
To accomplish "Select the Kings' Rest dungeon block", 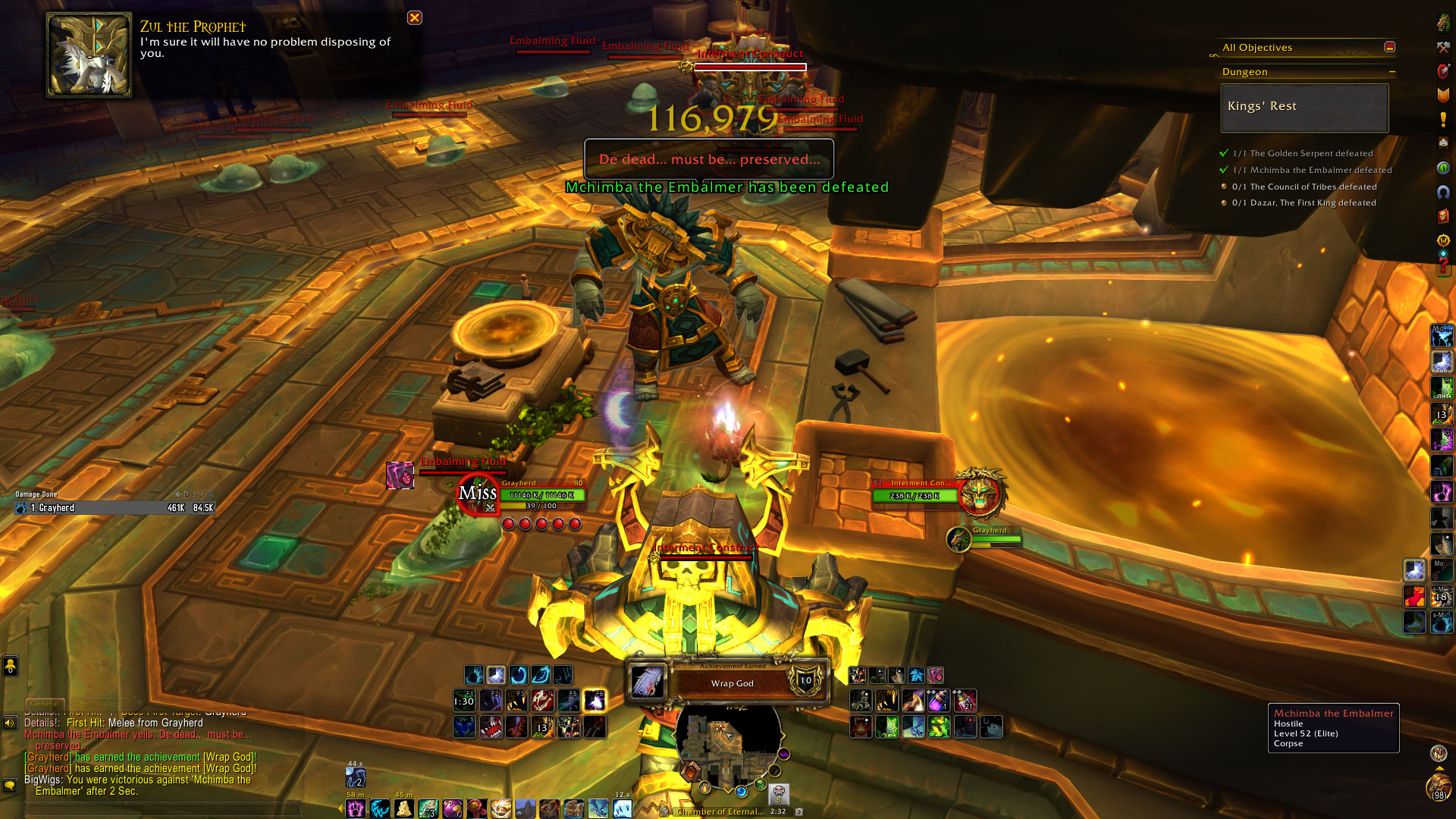I will point(1304,107).
